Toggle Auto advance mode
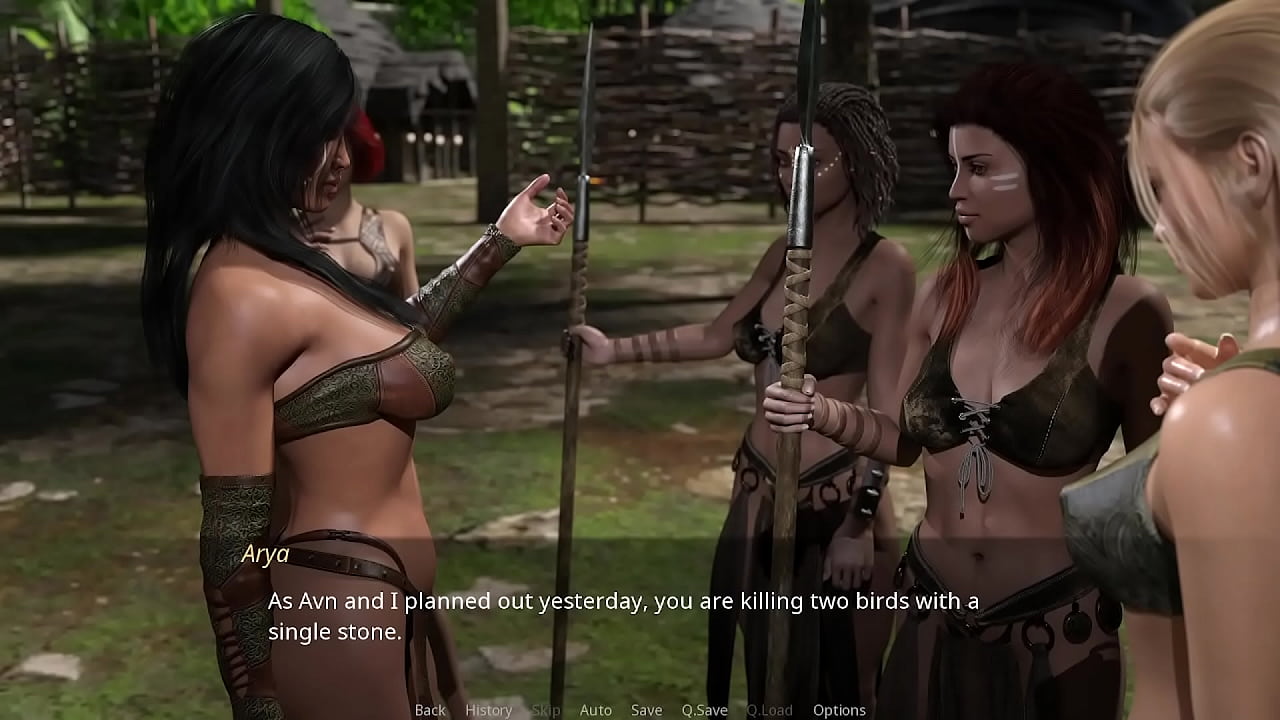The width and height of the screenshot is (1280, 720). tap(595, 710)
